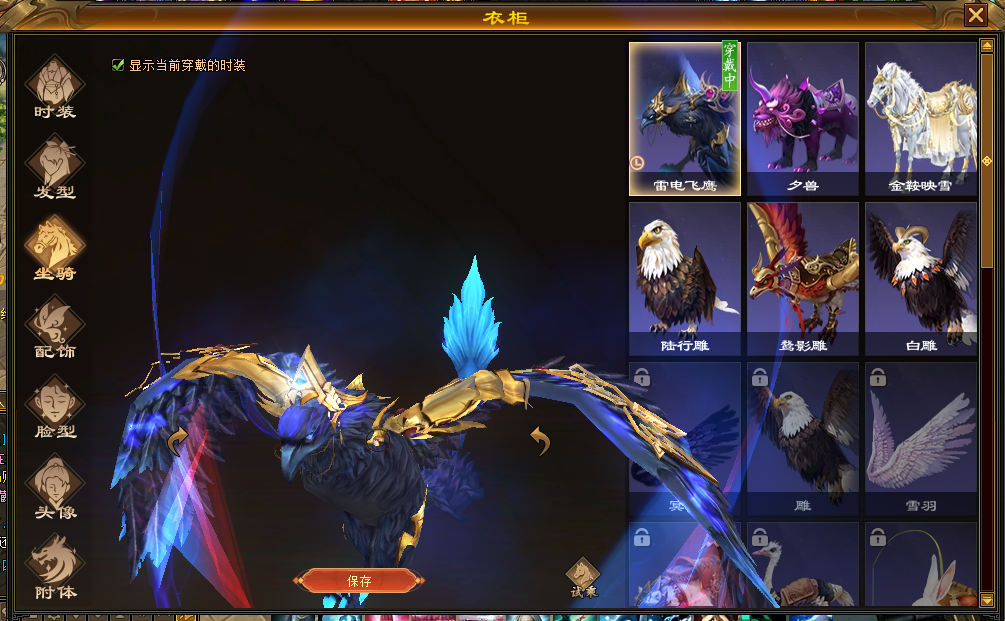Pick the 陆行雕 eagle mount

(x=684, y=278)
